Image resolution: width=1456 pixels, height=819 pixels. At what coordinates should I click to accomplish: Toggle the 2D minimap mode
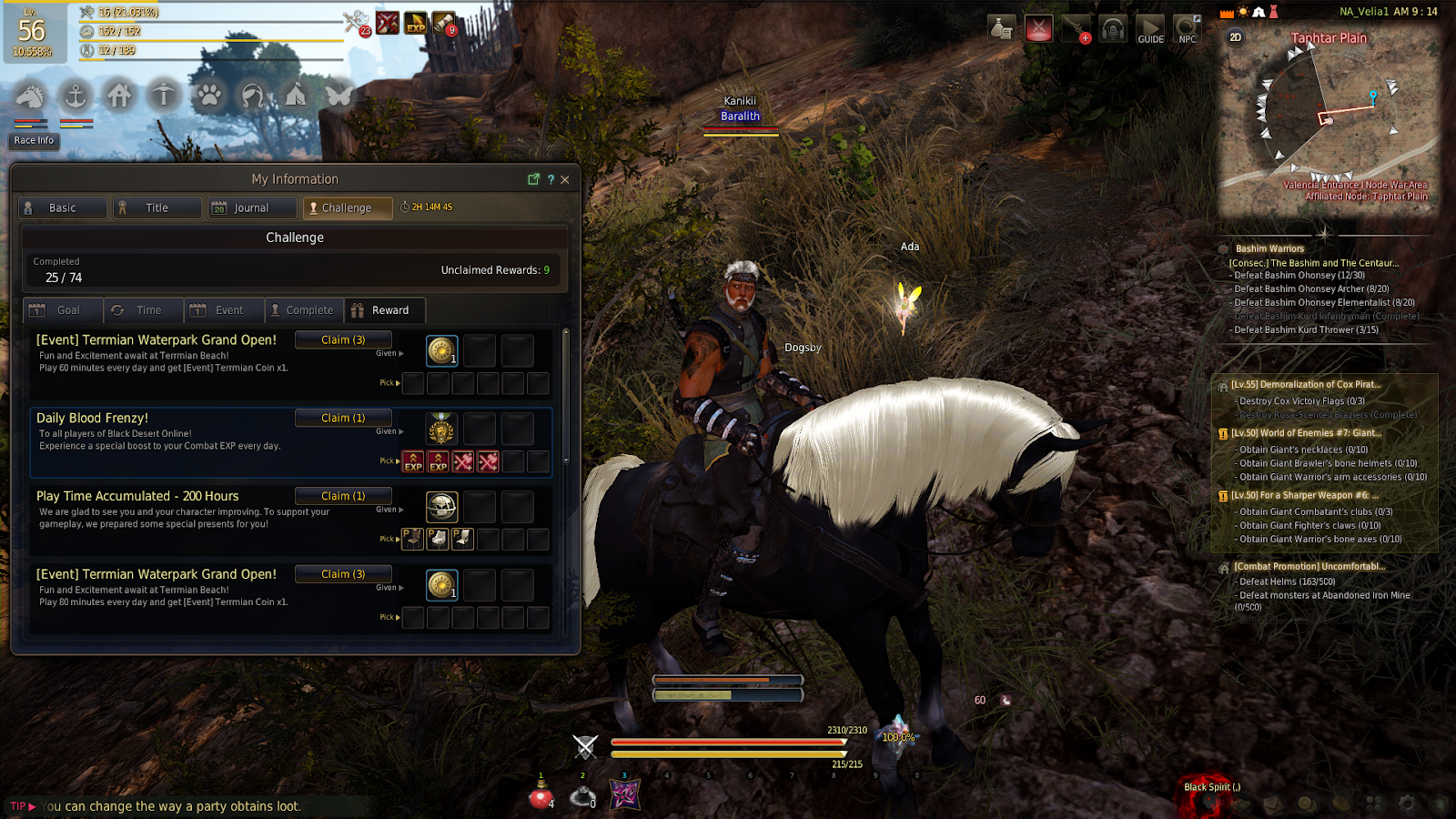pos(1235,37)
